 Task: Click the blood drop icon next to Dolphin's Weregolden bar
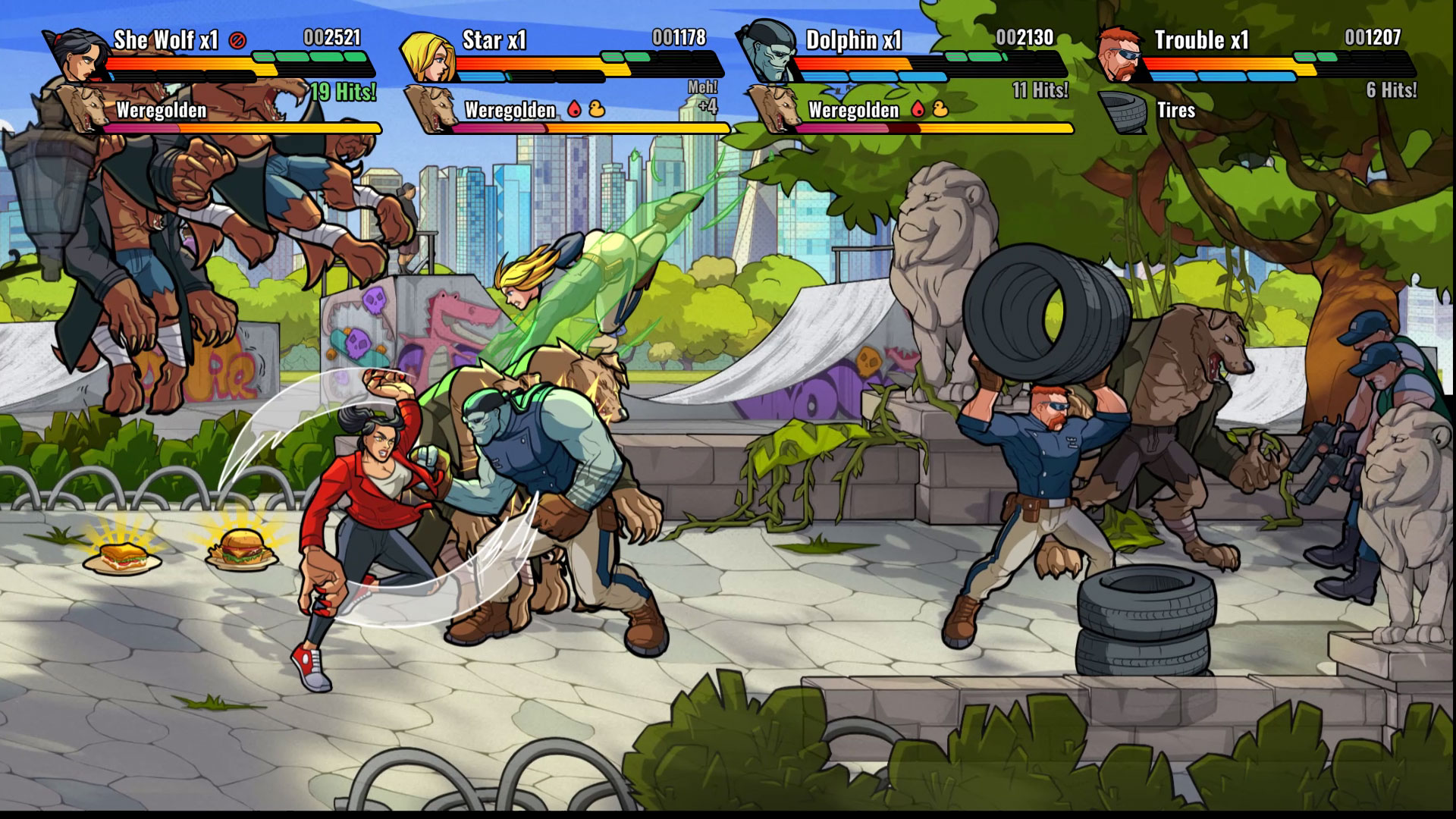coord(917,109)
